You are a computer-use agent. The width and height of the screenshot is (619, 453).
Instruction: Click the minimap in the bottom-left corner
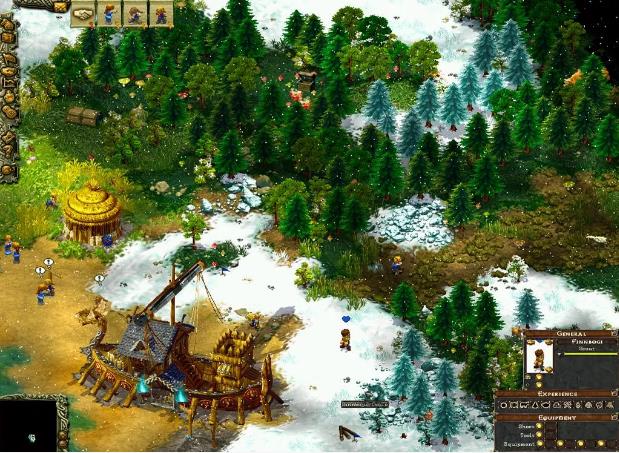point(30,424)
